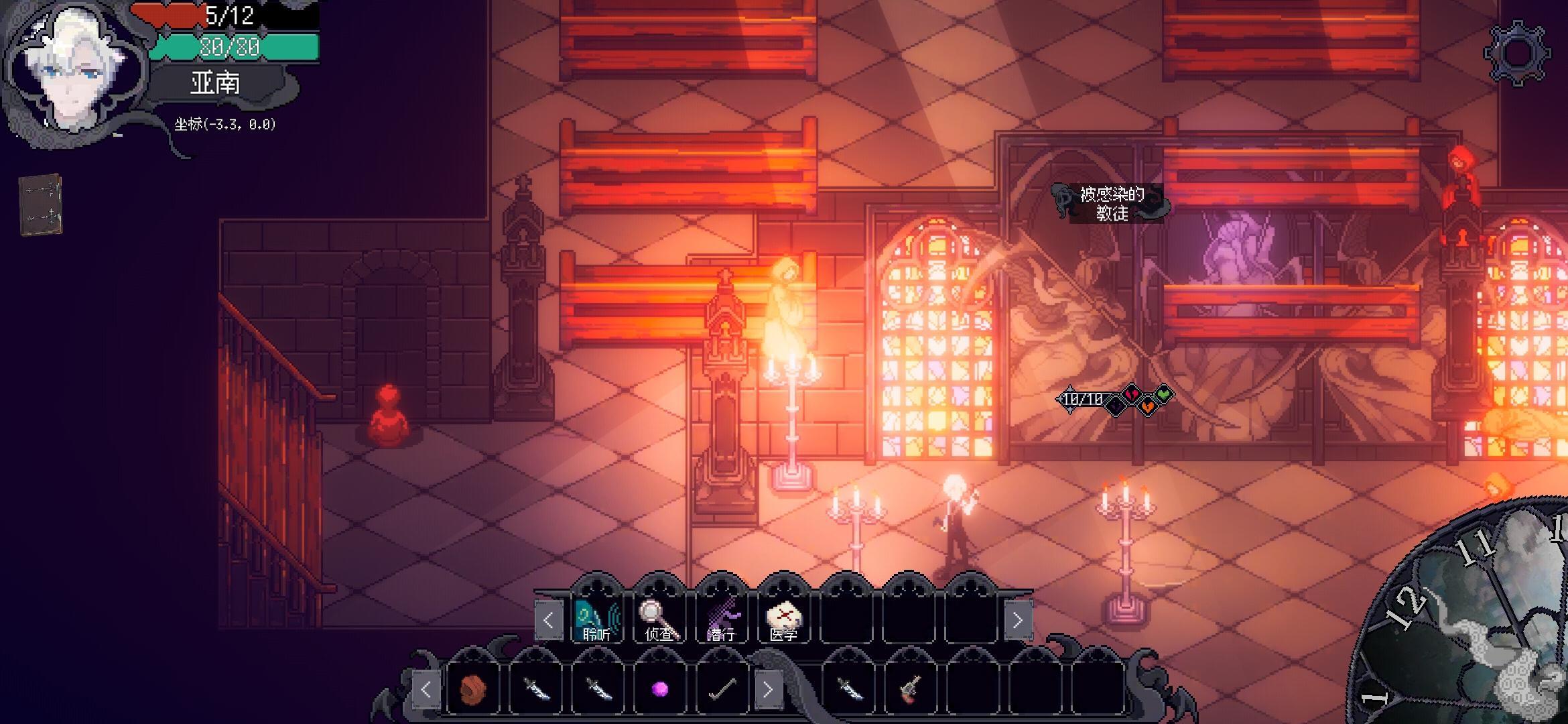This screenshot has width=1568, height=724.
Task: Equip the dagger beside the revolver
Action: pos(848,689)
